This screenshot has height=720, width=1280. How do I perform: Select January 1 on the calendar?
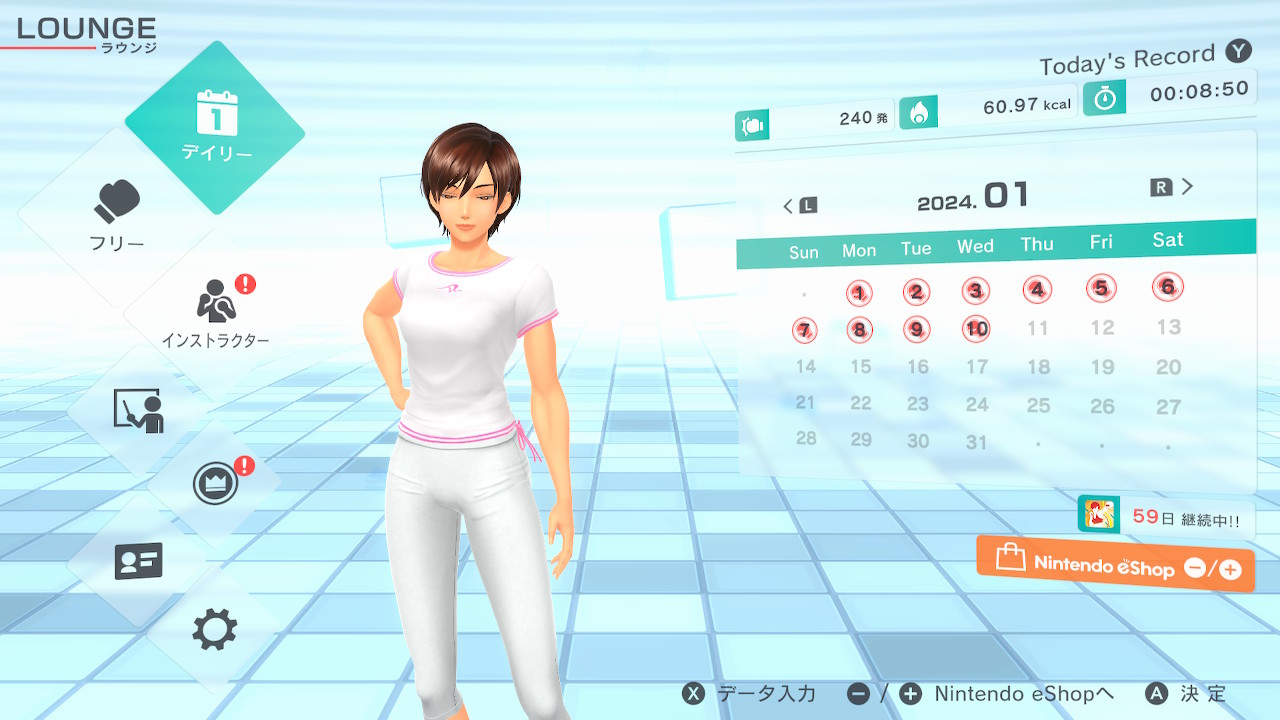tap(859, 293)
